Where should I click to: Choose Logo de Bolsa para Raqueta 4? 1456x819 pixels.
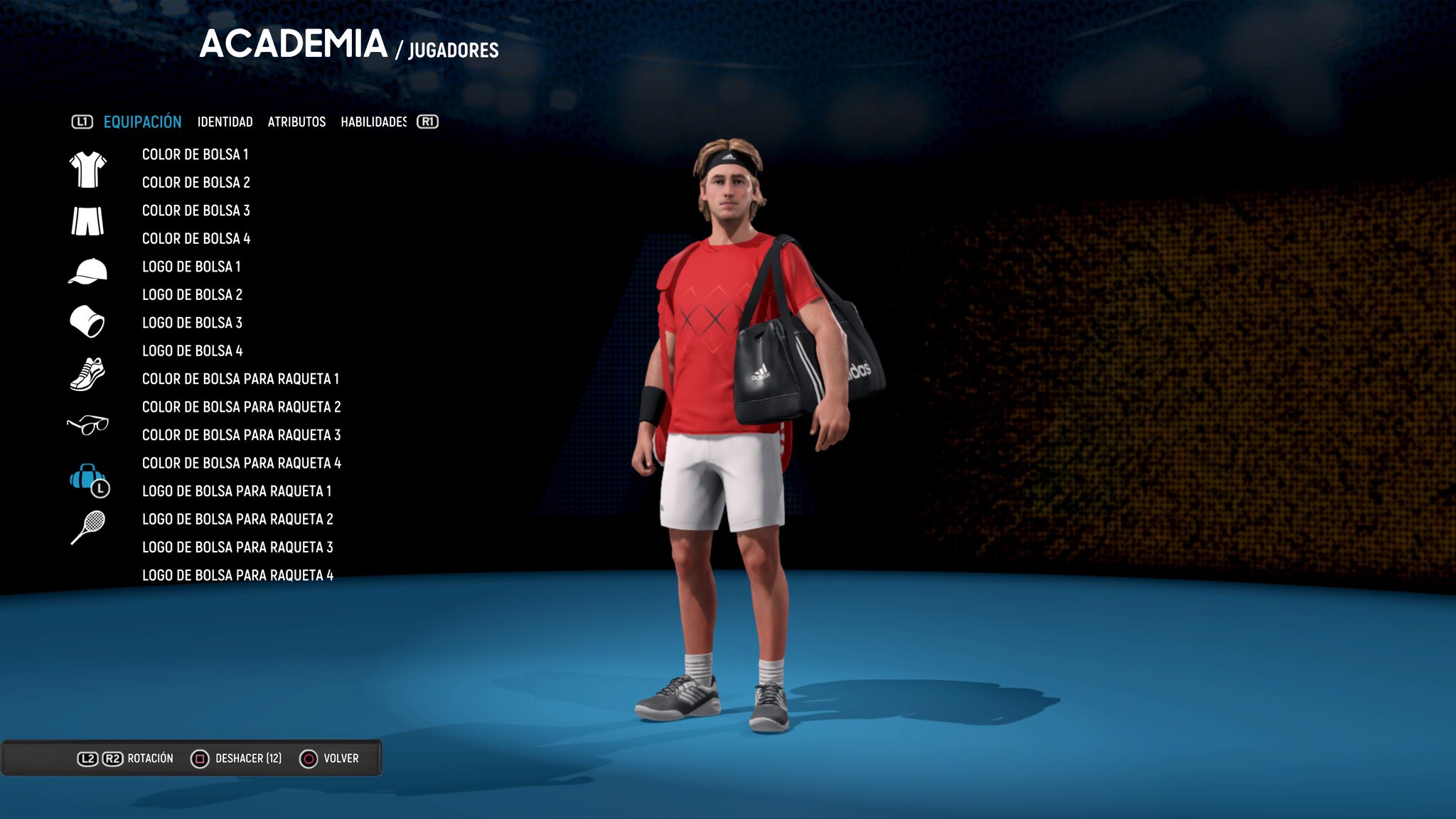point(237,576)
